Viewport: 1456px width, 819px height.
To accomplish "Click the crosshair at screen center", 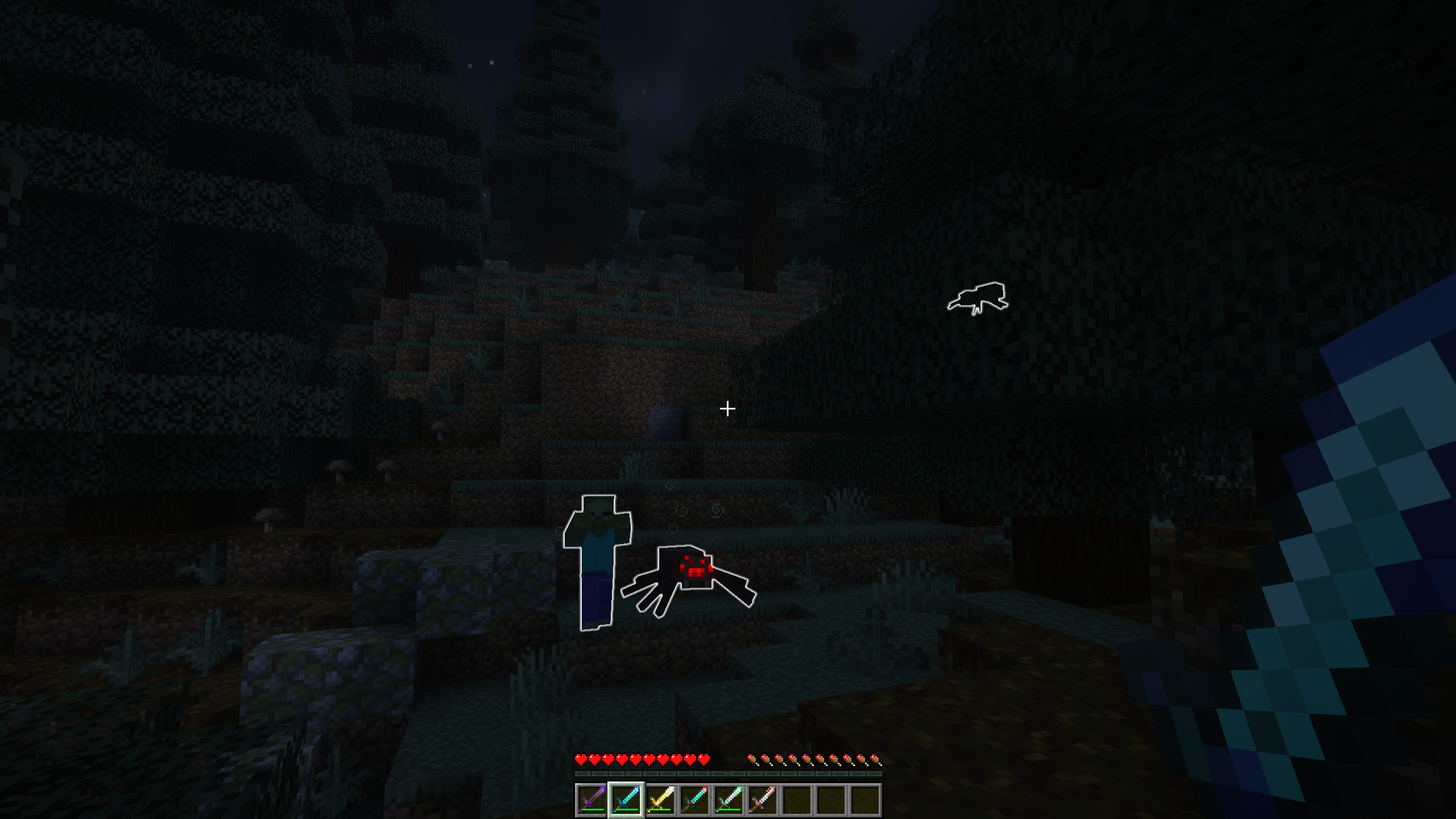I will 728,408.
